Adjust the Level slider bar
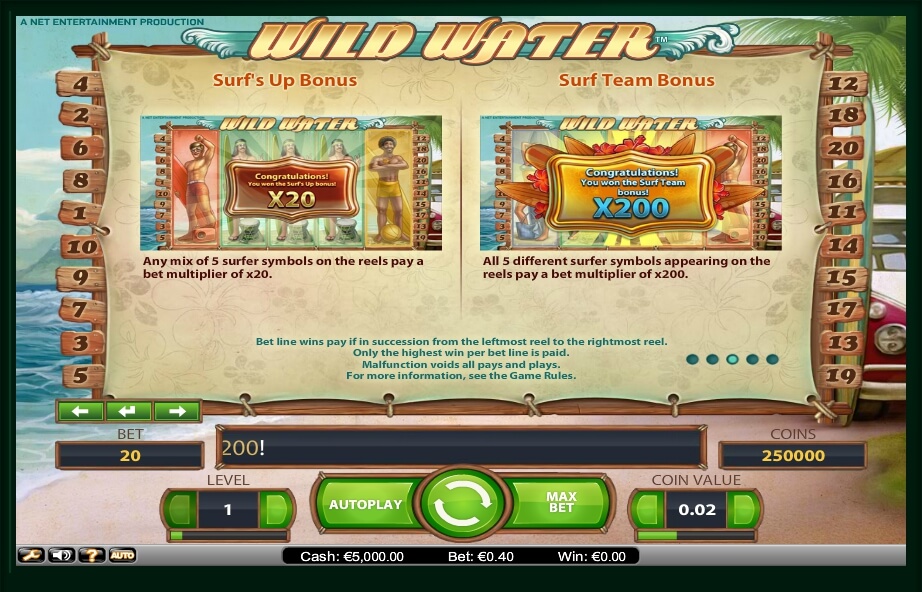The width and height of the screenshot is (922, 592). click(x=228, y=536)
